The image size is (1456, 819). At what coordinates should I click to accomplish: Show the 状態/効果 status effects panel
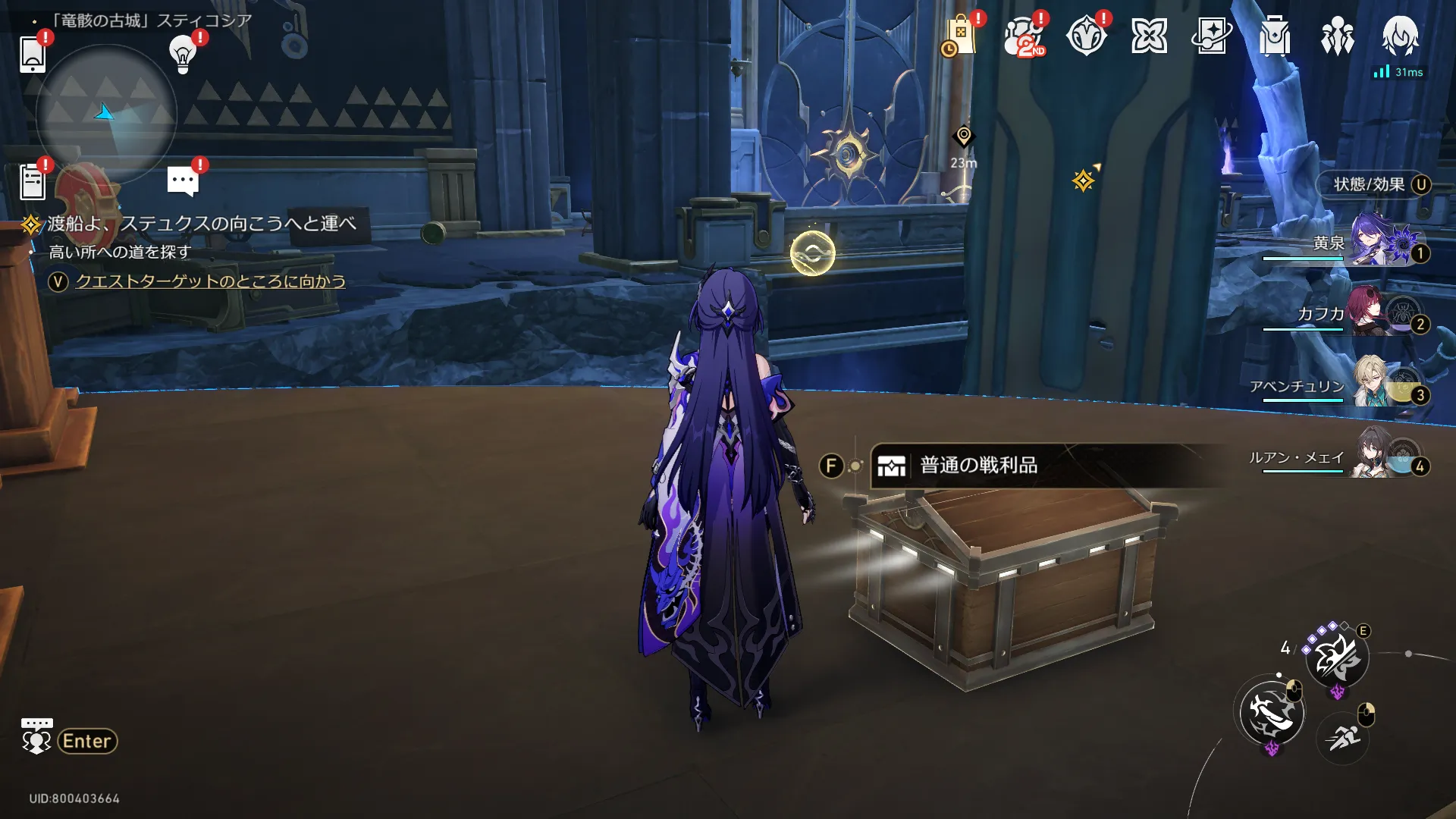pos(1374,184)
